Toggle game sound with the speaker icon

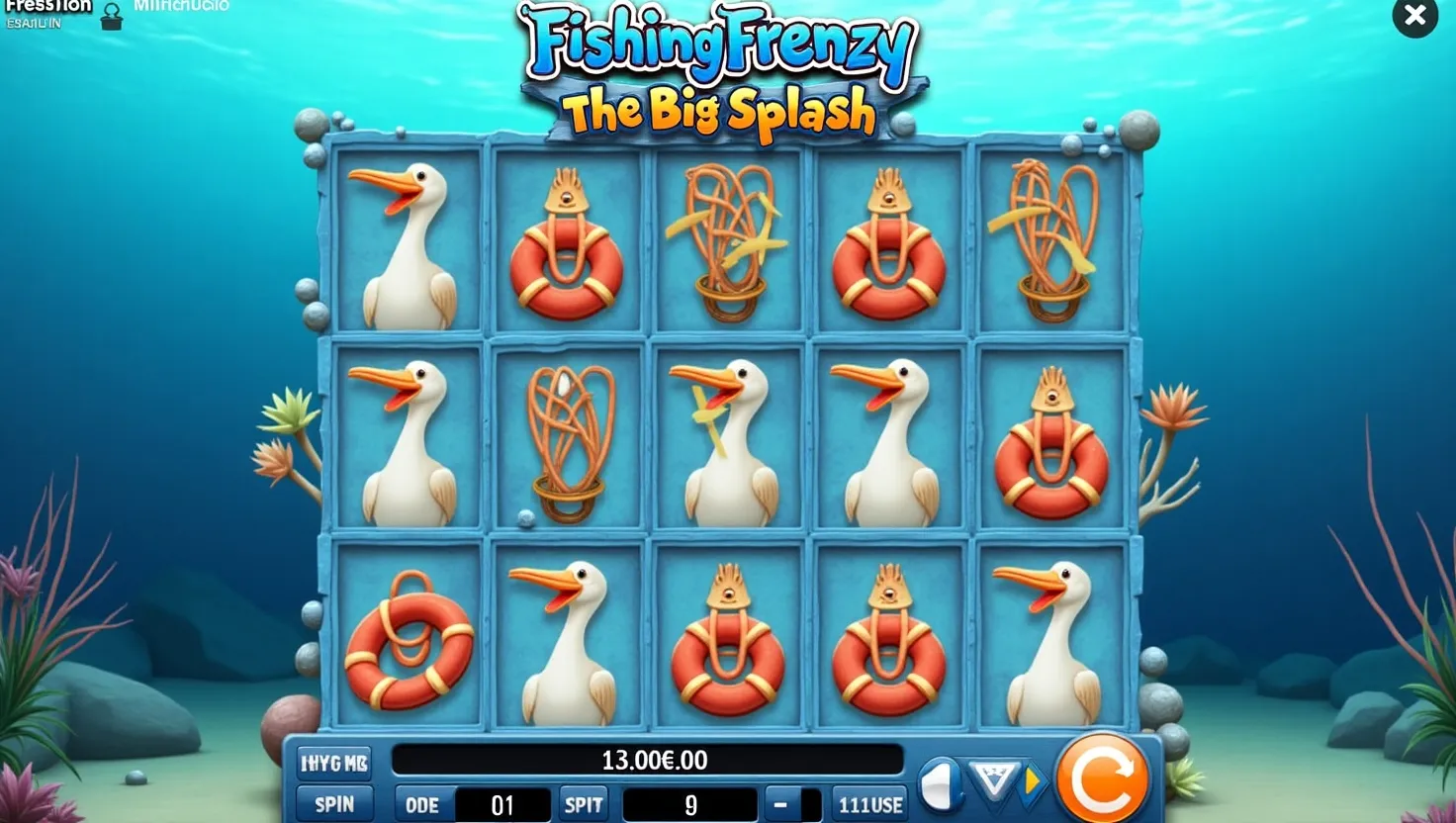pos(940,781)
